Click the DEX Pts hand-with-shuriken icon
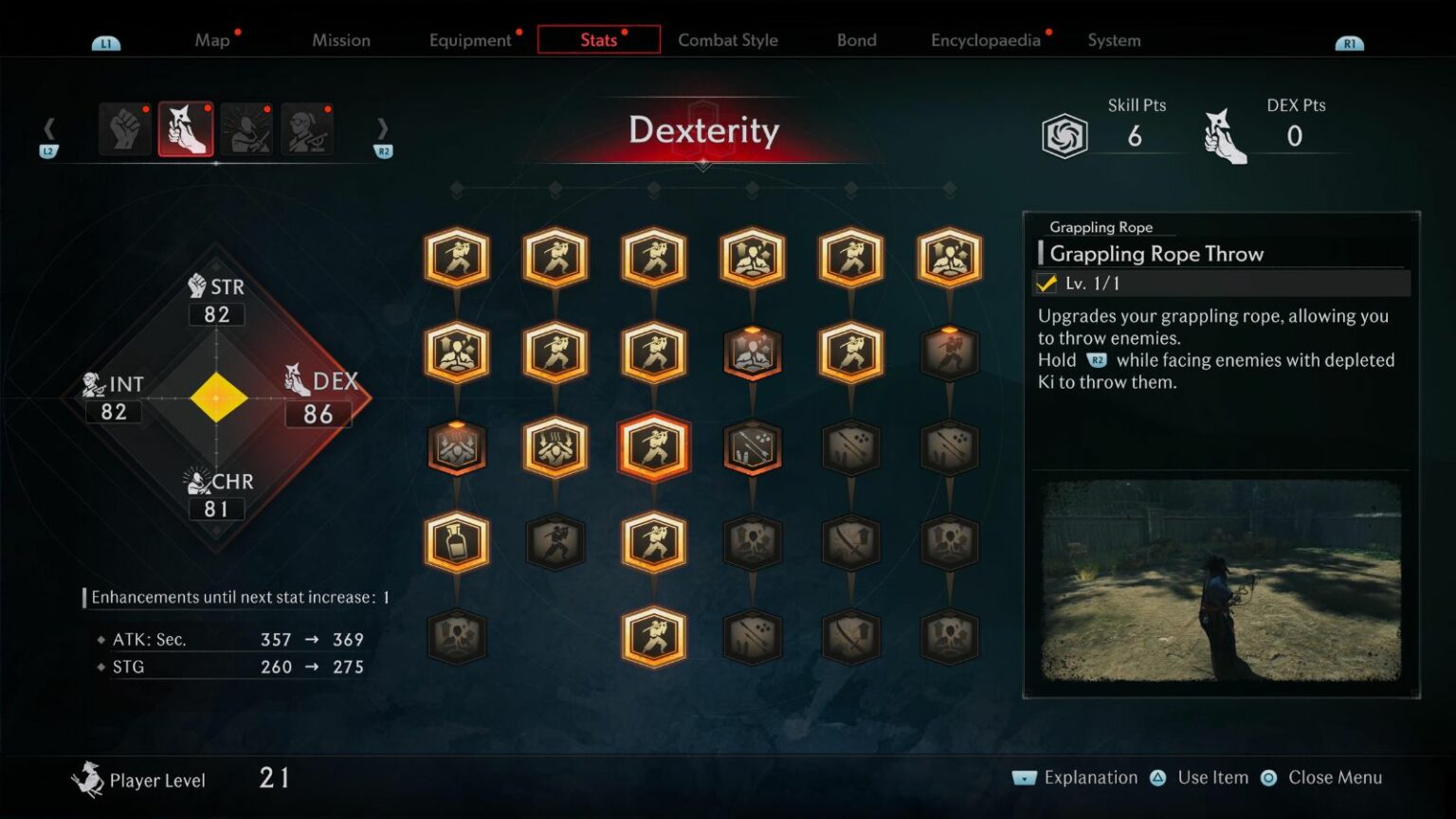The width and height of the screenshot is (1456, 819). 1225,137
